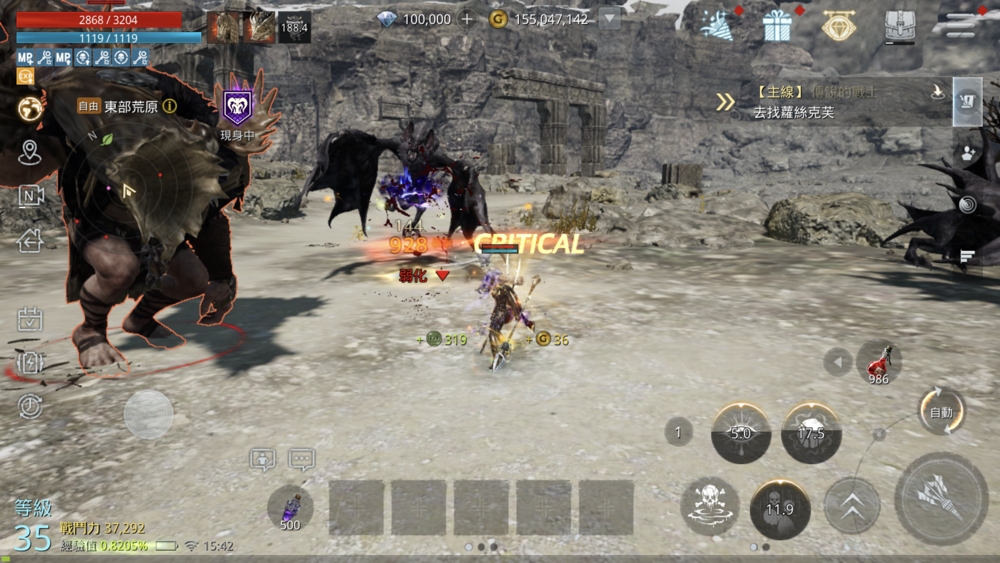Use the red health potion
Viewport: 1000px width, 563px height.
[x=879, y=360]
